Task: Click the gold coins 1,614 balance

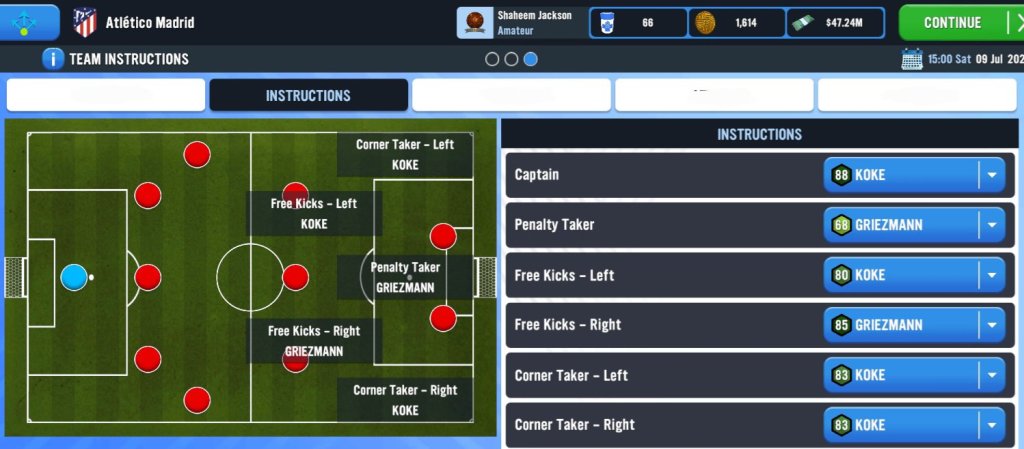Action: coord(738,22)
